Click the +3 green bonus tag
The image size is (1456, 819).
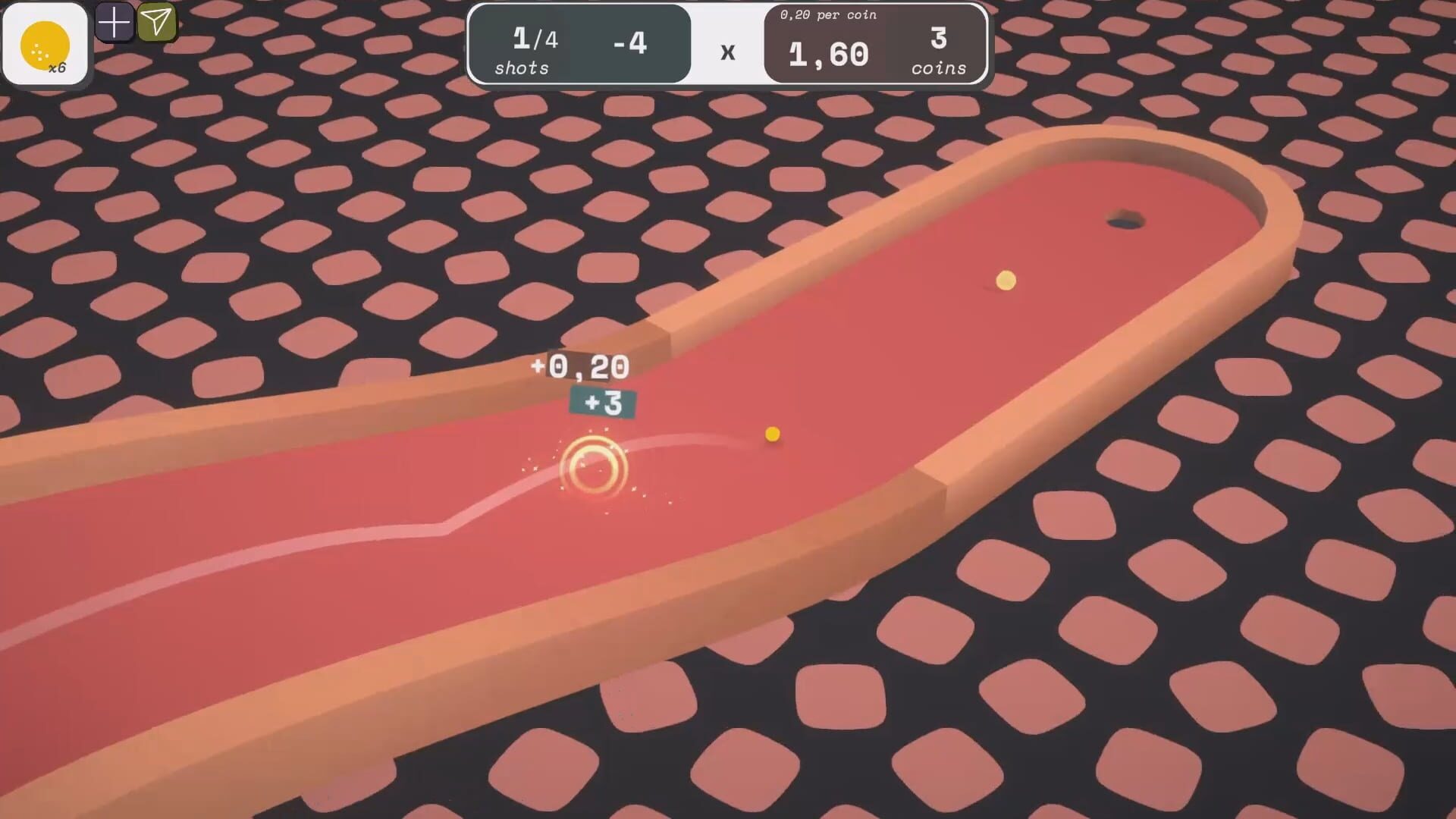click(601, 404)
